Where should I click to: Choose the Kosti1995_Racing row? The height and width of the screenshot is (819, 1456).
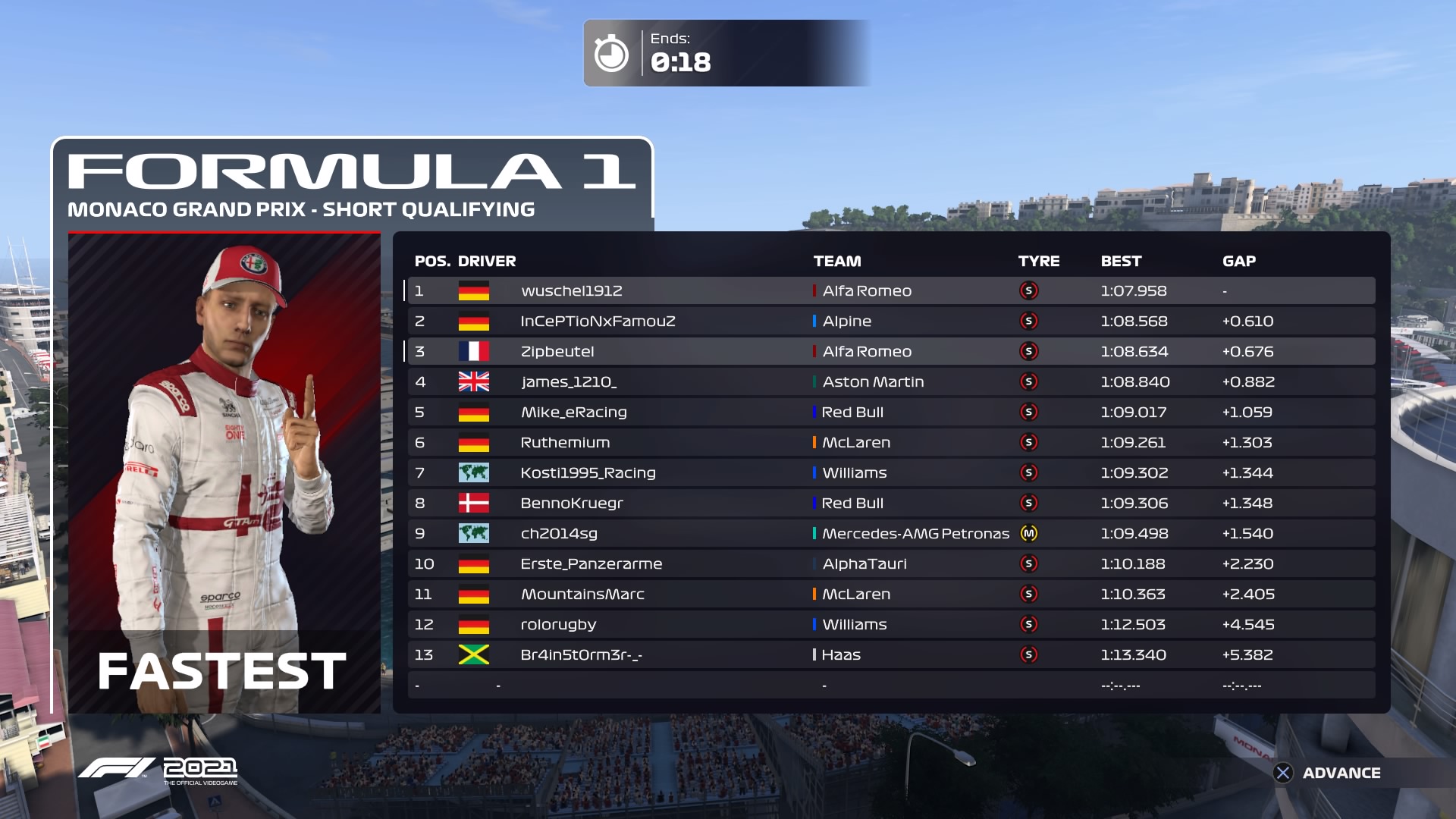point(890,472)
